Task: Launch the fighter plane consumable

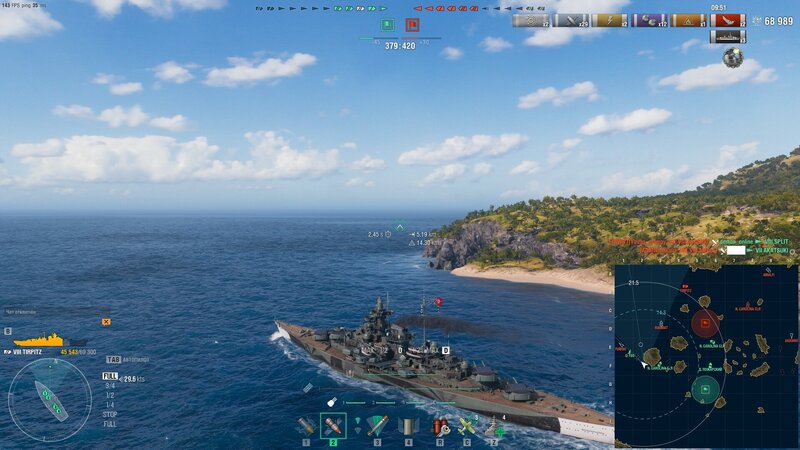Action: [x=466, y=426]
